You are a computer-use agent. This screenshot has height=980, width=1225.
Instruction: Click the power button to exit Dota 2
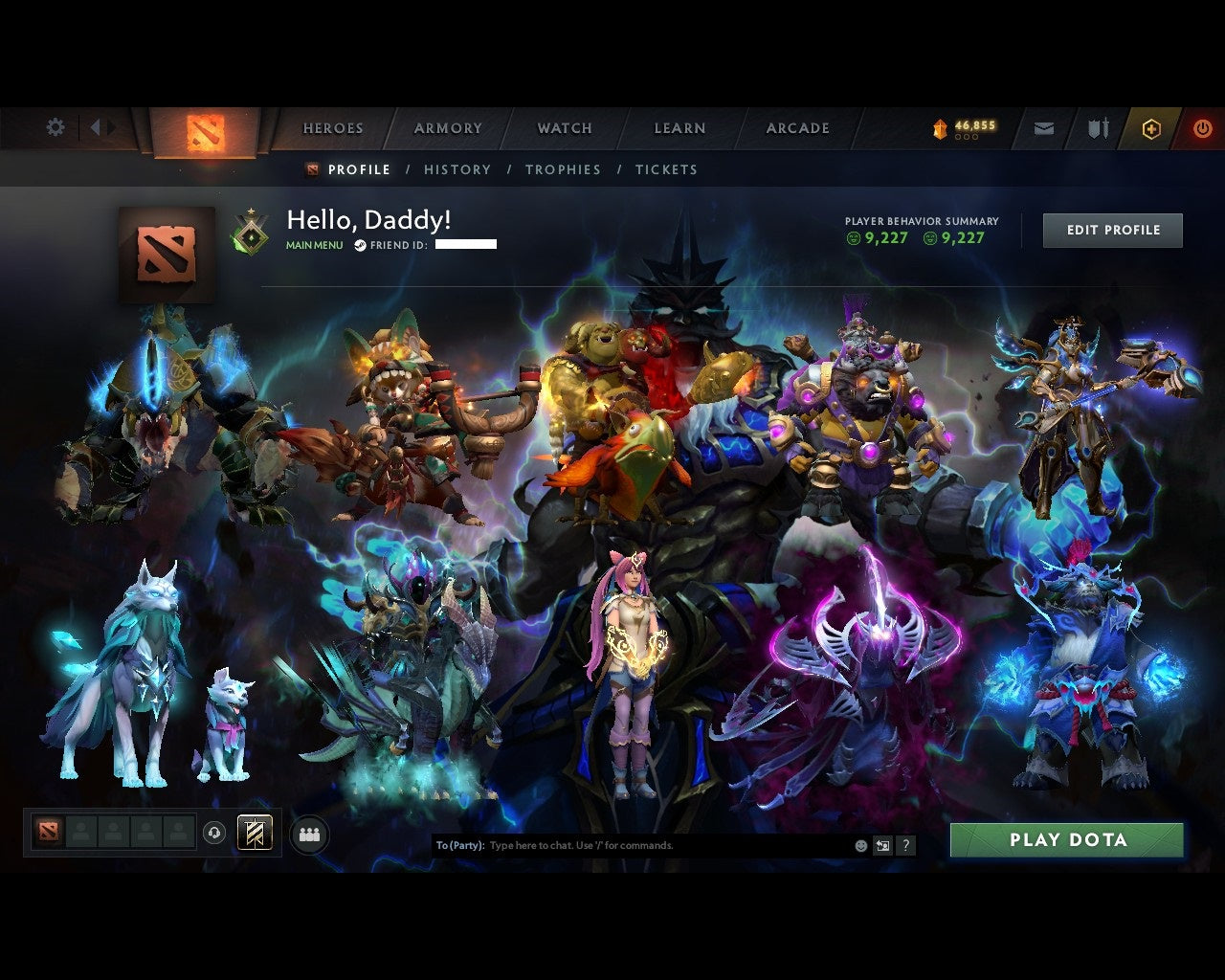point(1202,127)
